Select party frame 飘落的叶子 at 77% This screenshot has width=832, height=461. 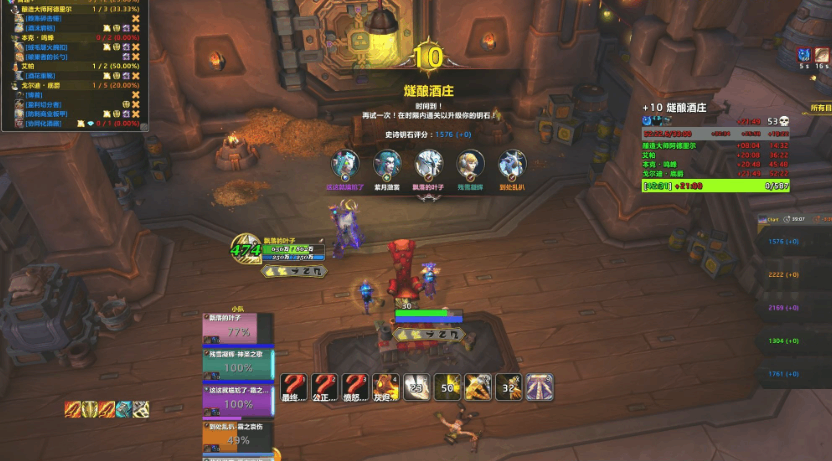click(x=230, y=329)
